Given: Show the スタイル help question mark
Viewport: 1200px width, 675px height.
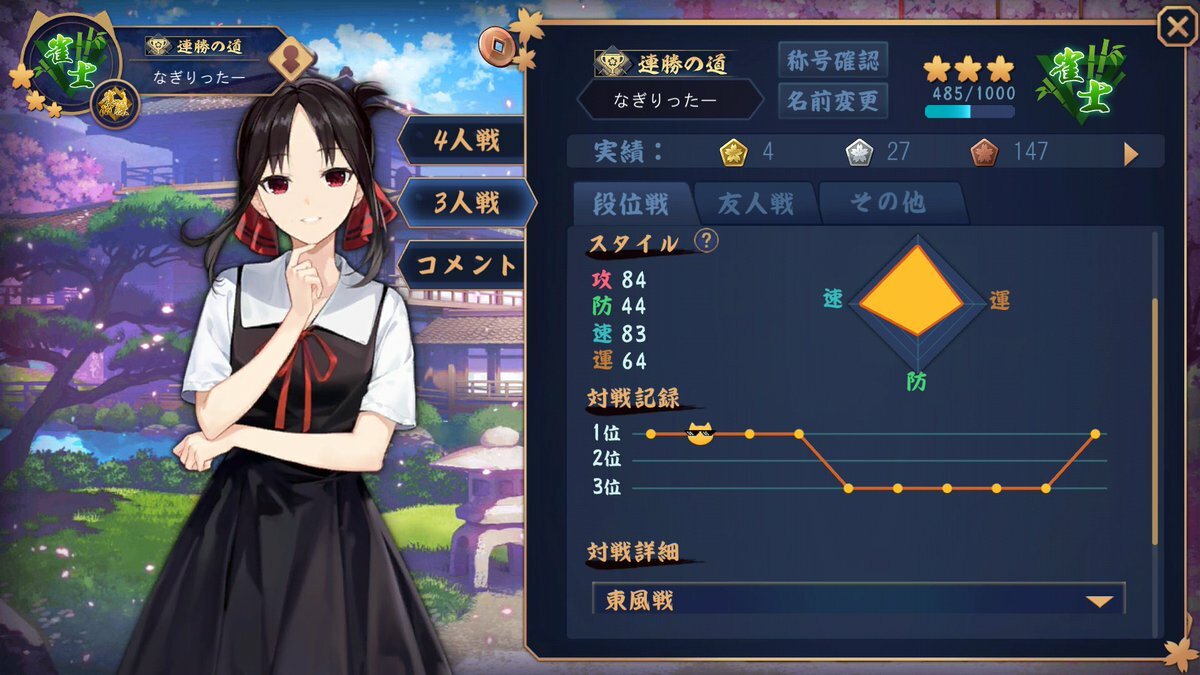Looking at the screenshot, I should pos(707,241).
